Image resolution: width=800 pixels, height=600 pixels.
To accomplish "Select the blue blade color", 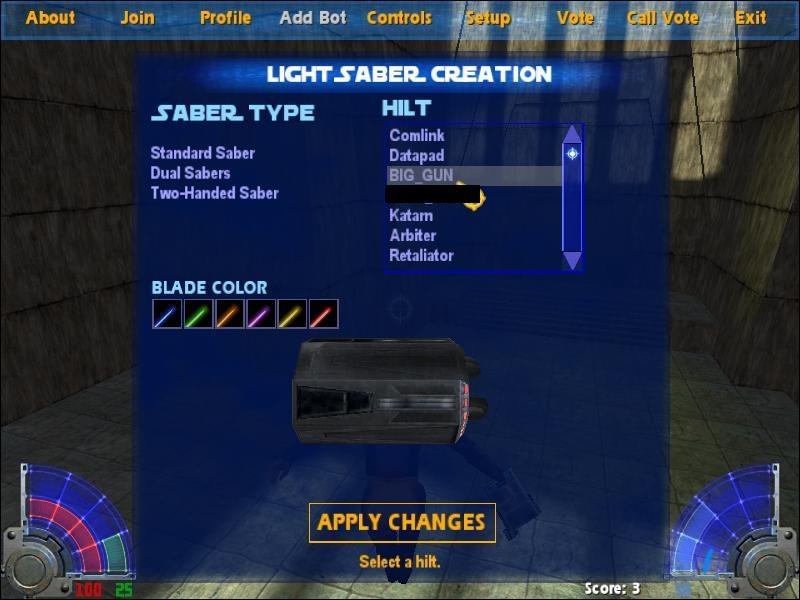I will click(x=167, y=314).
